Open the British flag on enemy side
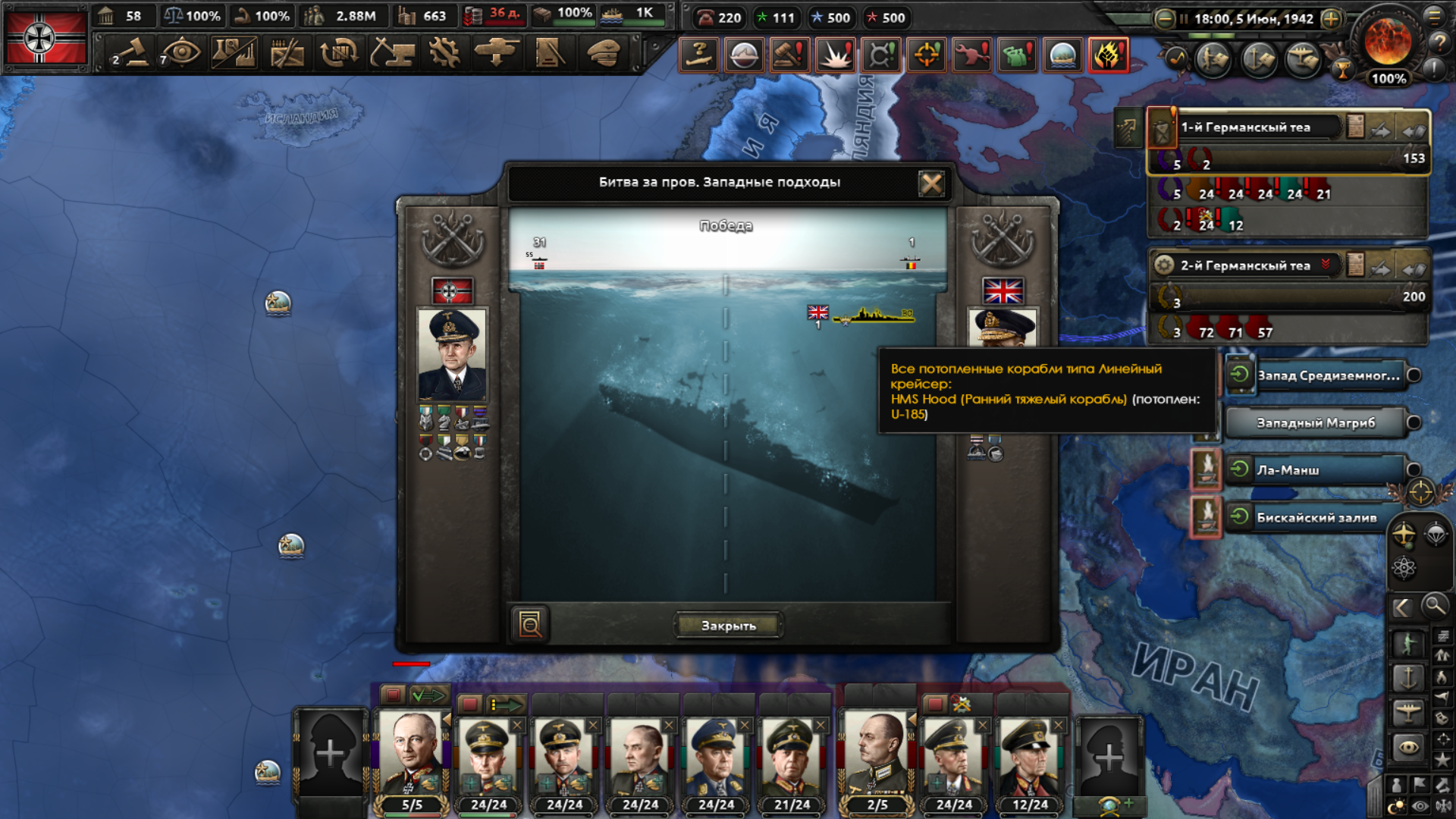Viewport: 1456px width, 819px height. 1003,291
